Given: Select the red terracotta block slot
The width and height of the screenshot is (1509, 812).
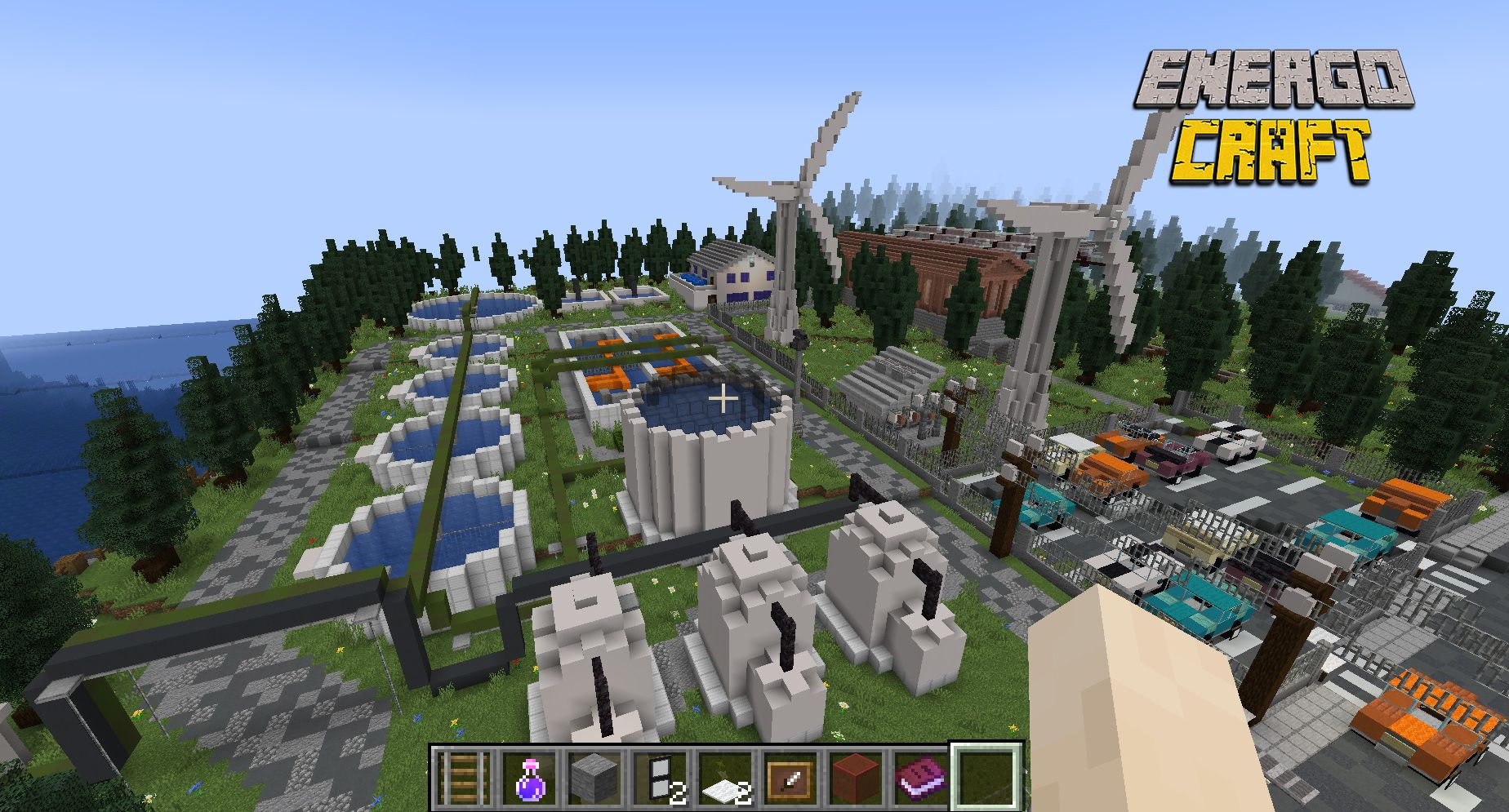Looking at the screenshot, I should [855, 776].
